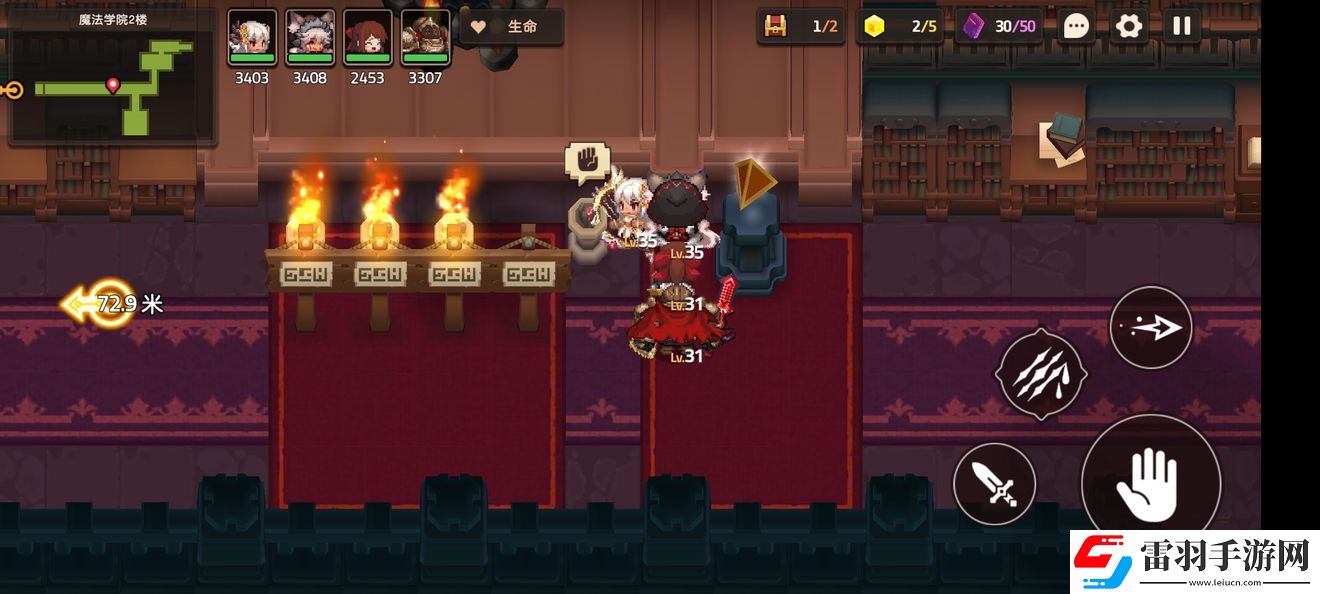Activate the dash arrow skill
Screen dimensions: 1320x594
tap(1150, 327)
